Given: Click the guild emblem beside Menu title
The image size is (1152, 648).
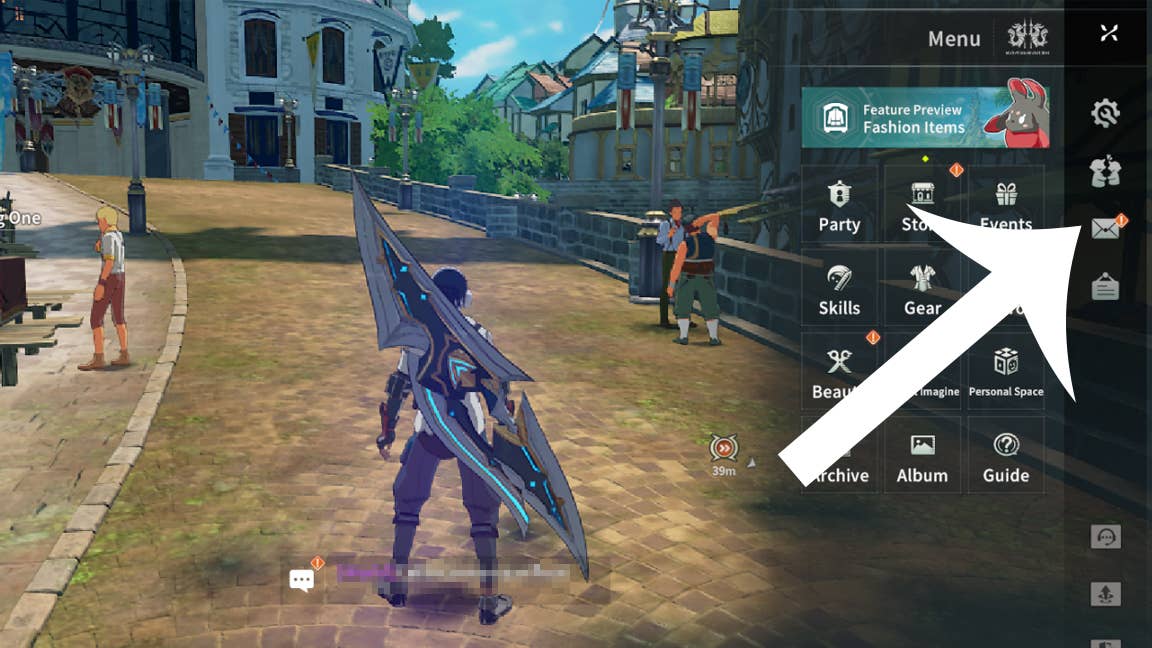Looking at the screenshot, I should pyautogui.click(x=1027, y=38).
